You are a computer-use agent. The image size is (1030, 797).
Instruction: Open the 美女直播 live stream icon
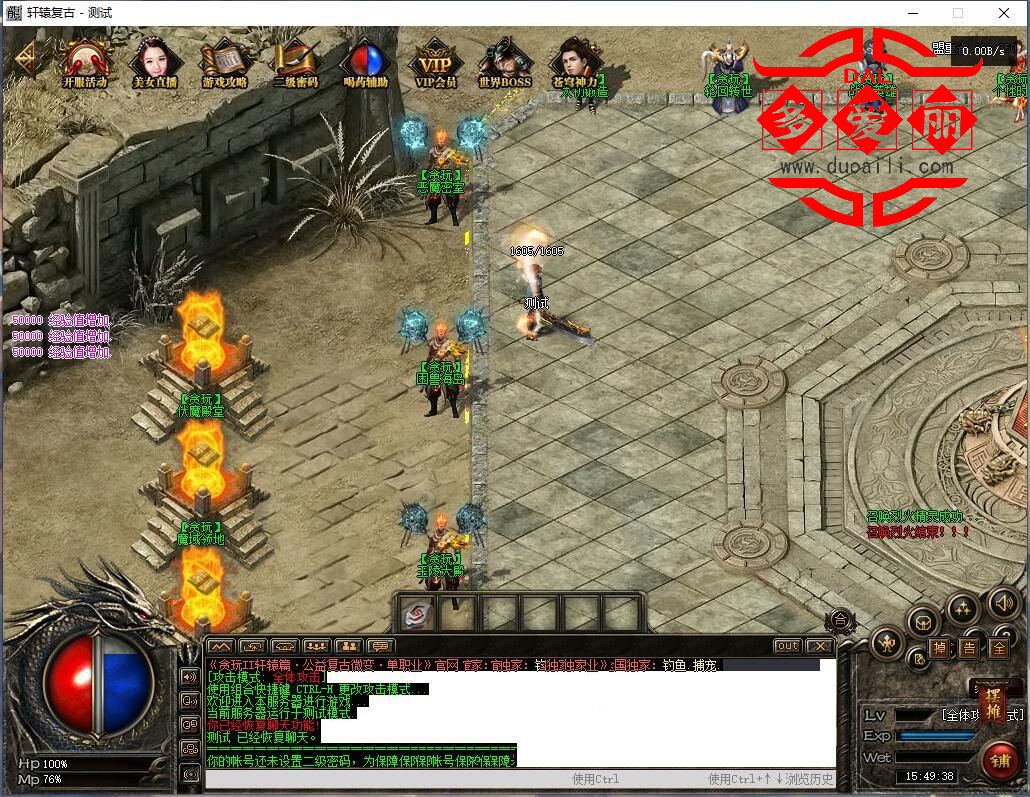coord(155,62)
